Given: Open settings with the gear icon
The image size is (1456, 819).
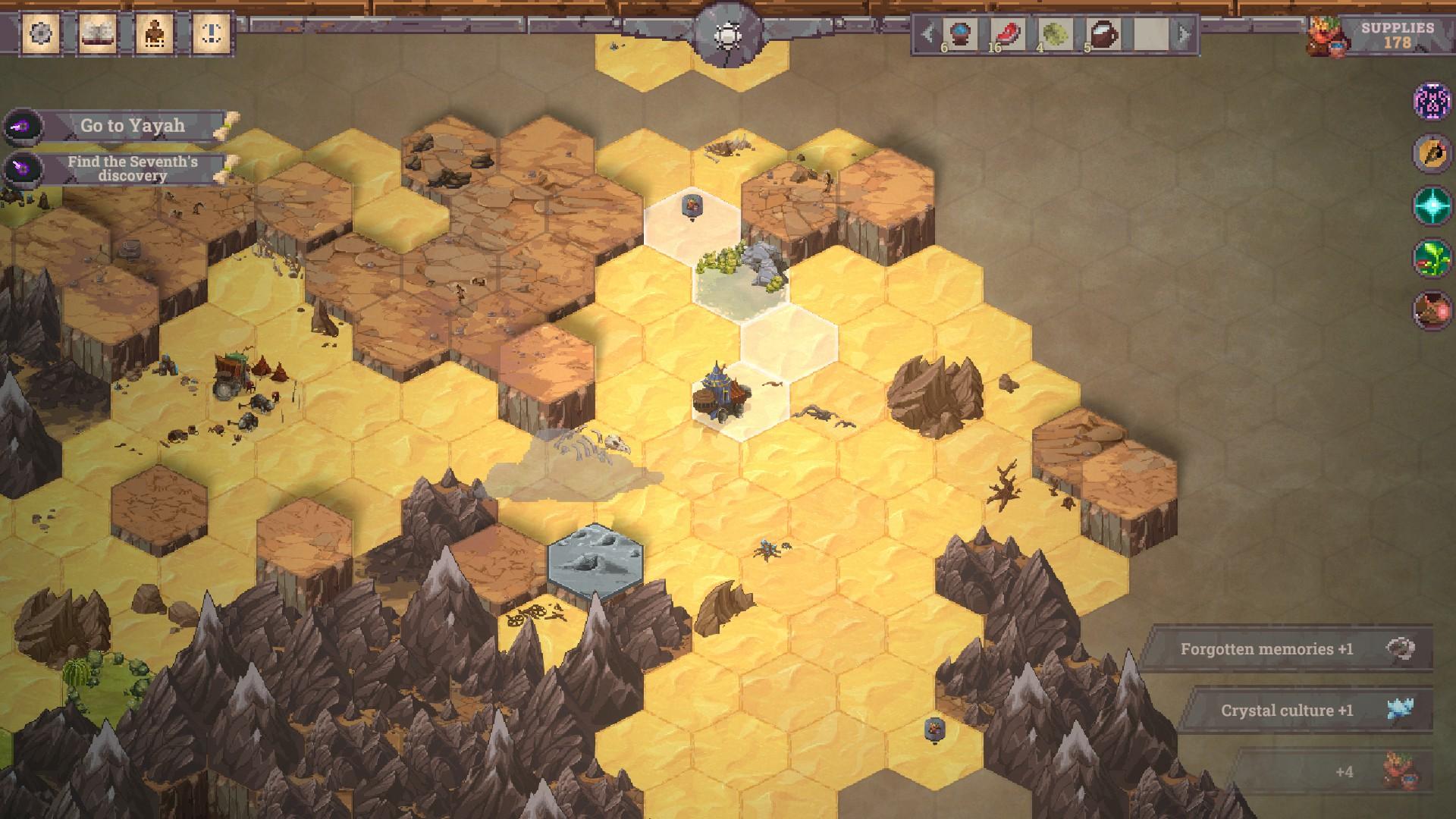Looking at the screenshot, I should [40, 33].
